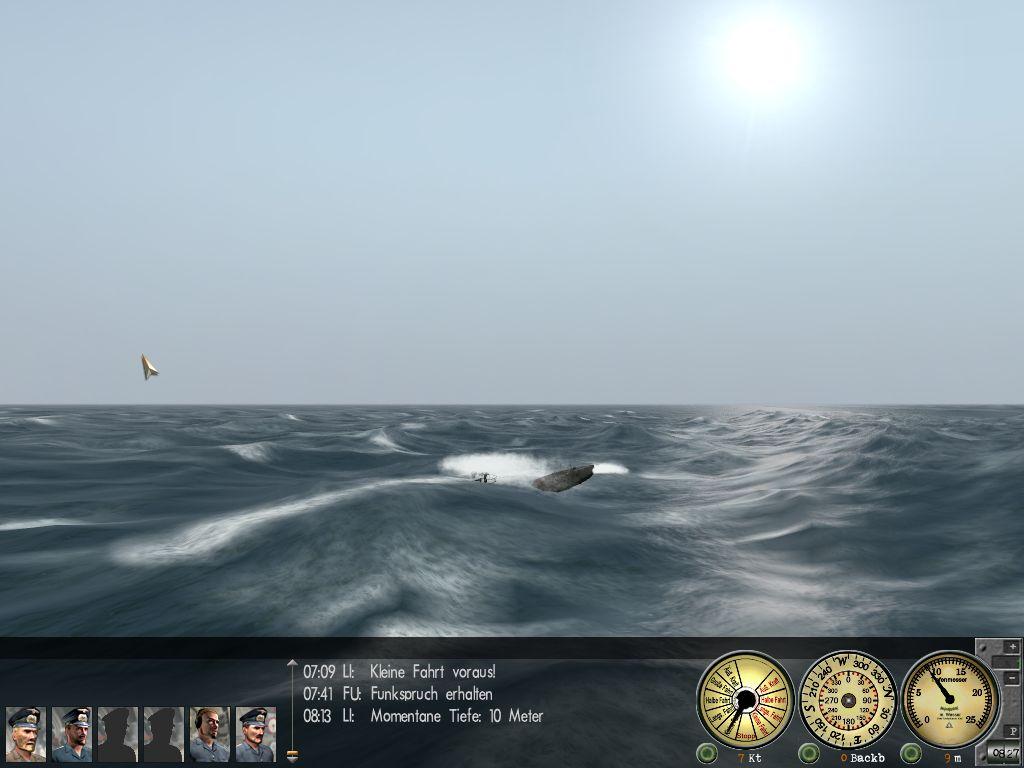Click the engine telegraph speed dial
Viewport: 1024px width, 768px height.
click(x=745, y=699)
